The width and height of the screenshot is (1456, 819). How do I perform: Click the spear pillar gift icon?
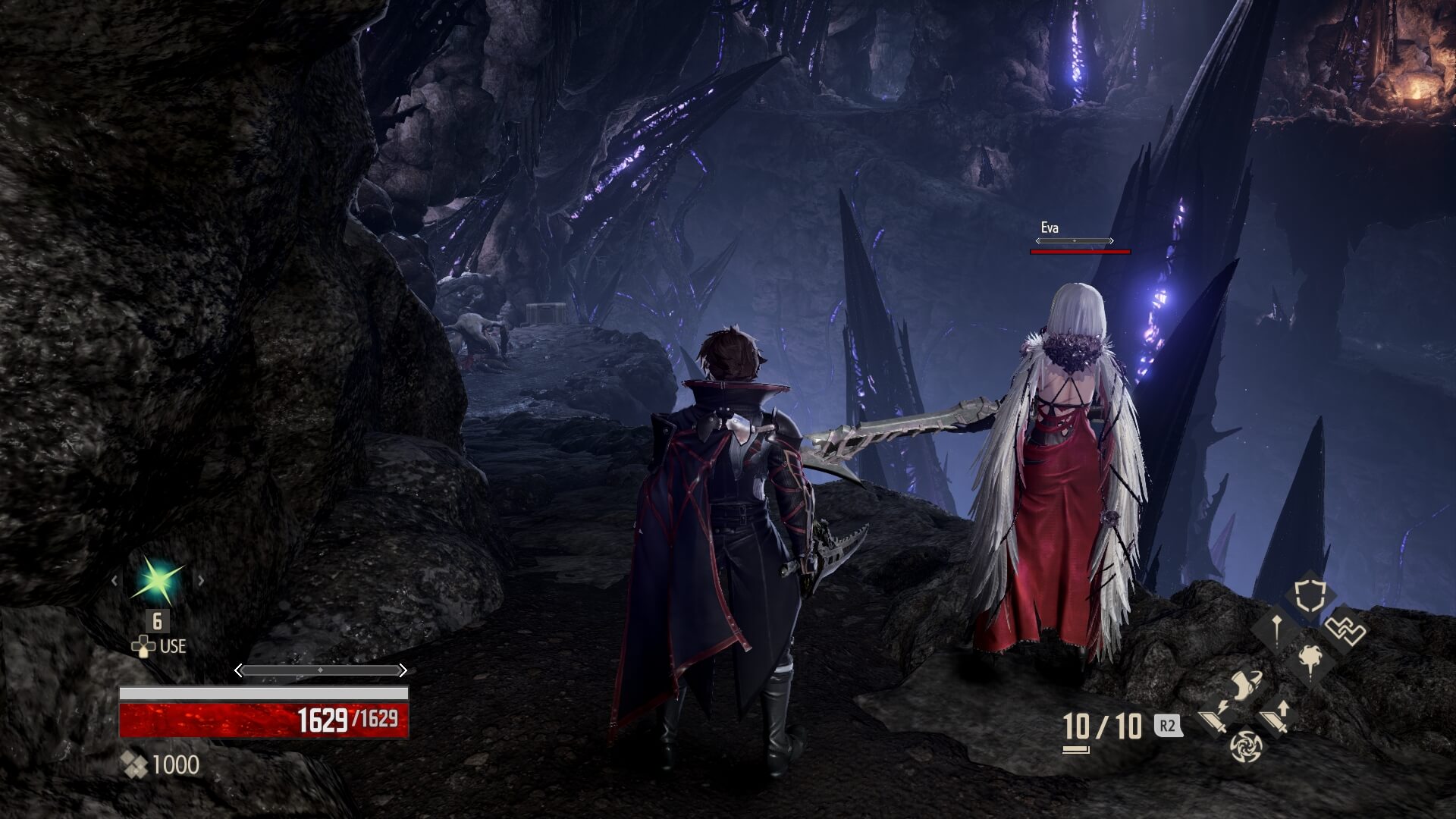(1276, 630)
